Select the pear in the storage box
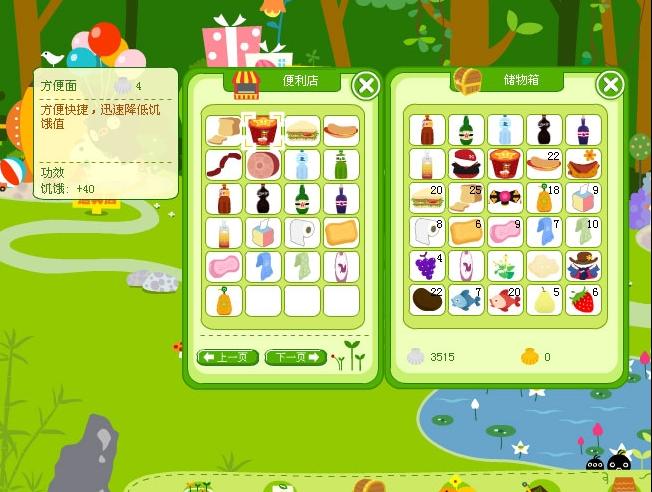This screenshot has width=652, height=492. click(544, 300)
